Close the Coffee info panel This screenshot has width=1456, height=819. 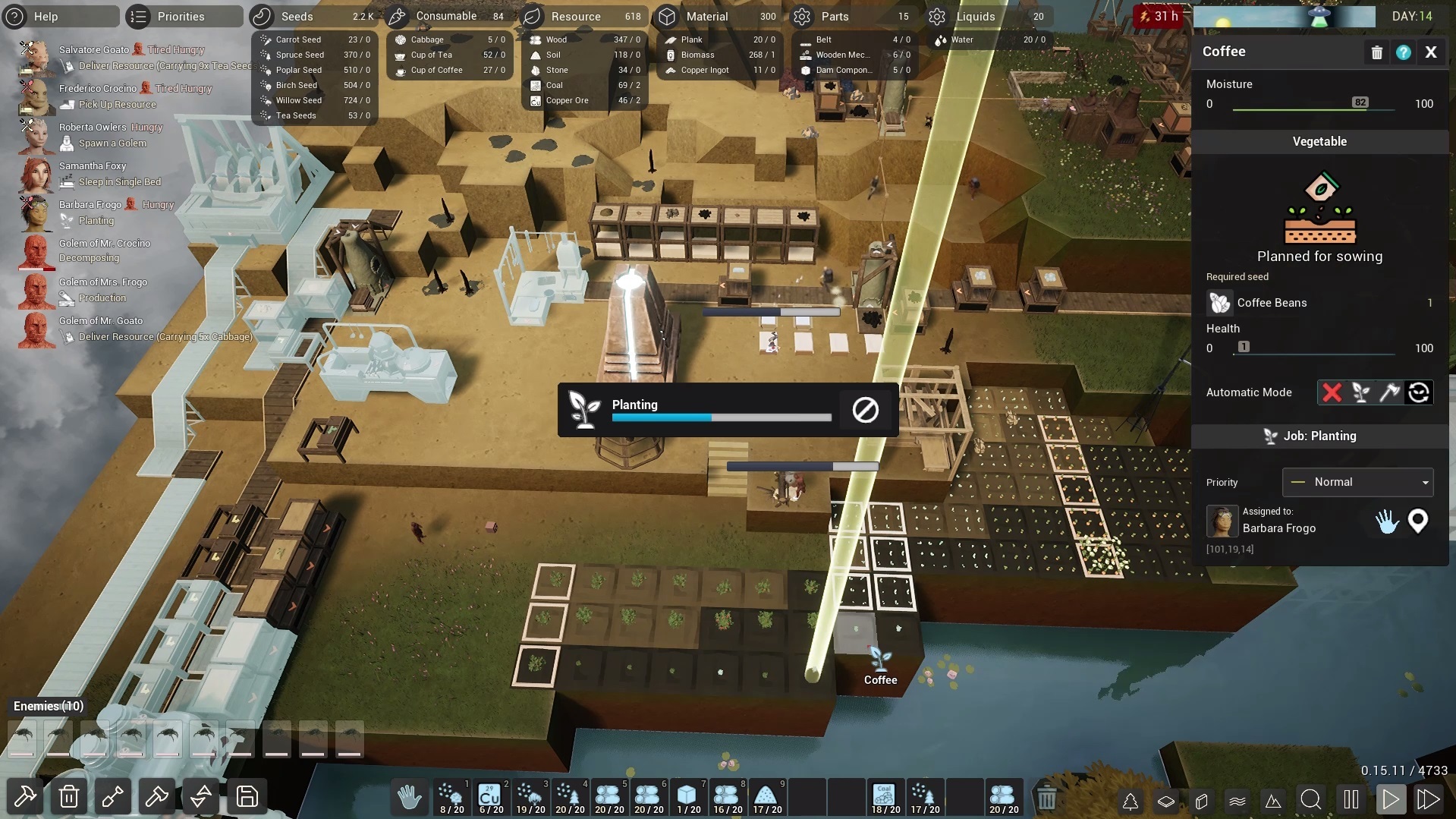coord(1431,52)
